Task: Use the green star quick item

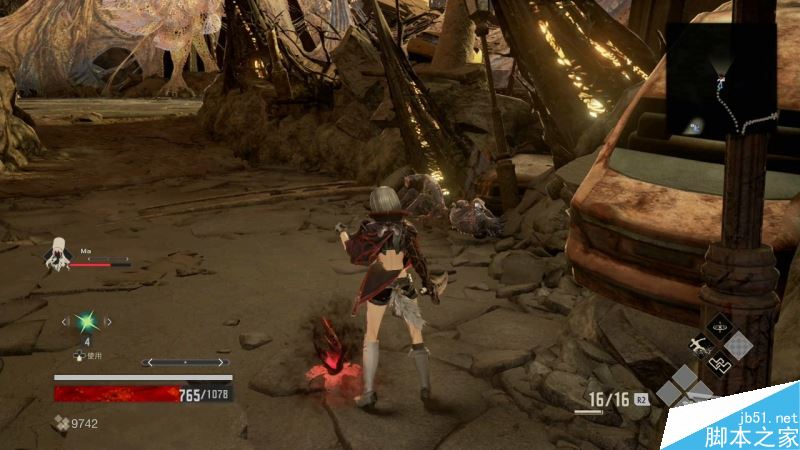Action: [x=87, y=321]
